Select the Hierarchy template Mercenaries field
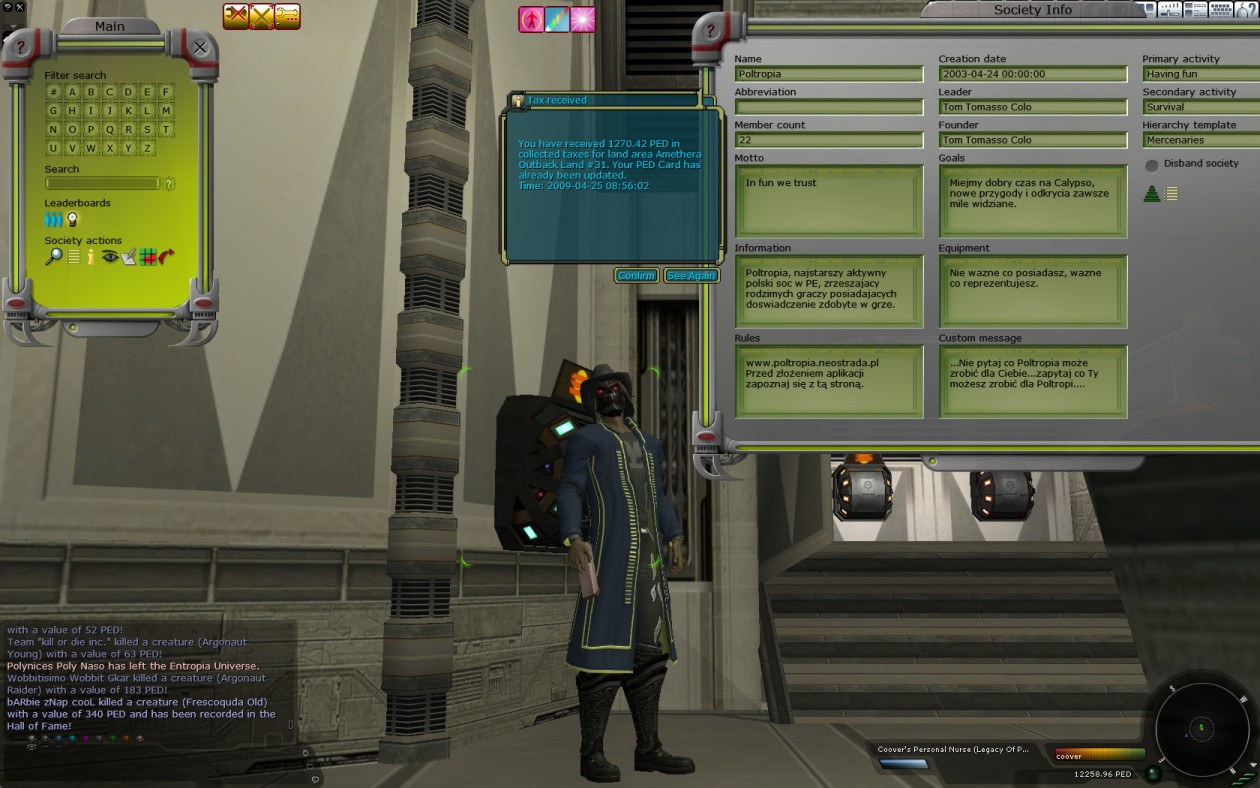The height and width of the screenshot is (788, 1260). 1200,140
